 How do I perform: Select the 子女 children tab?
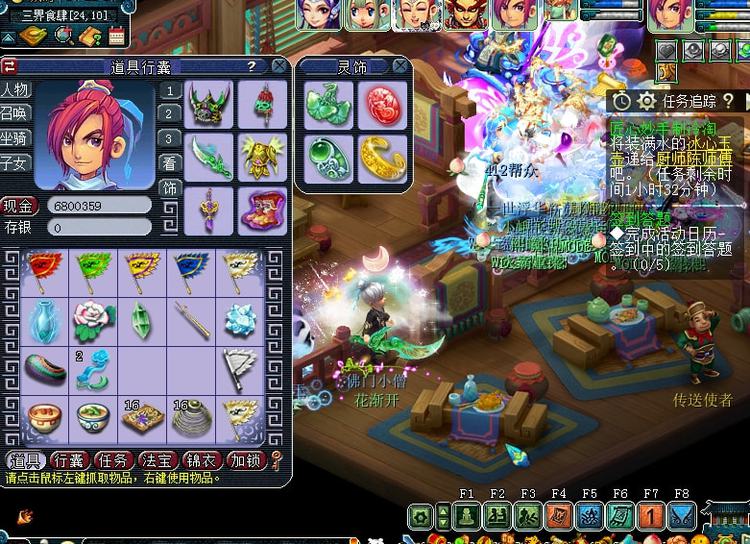[x=15, y=162]
